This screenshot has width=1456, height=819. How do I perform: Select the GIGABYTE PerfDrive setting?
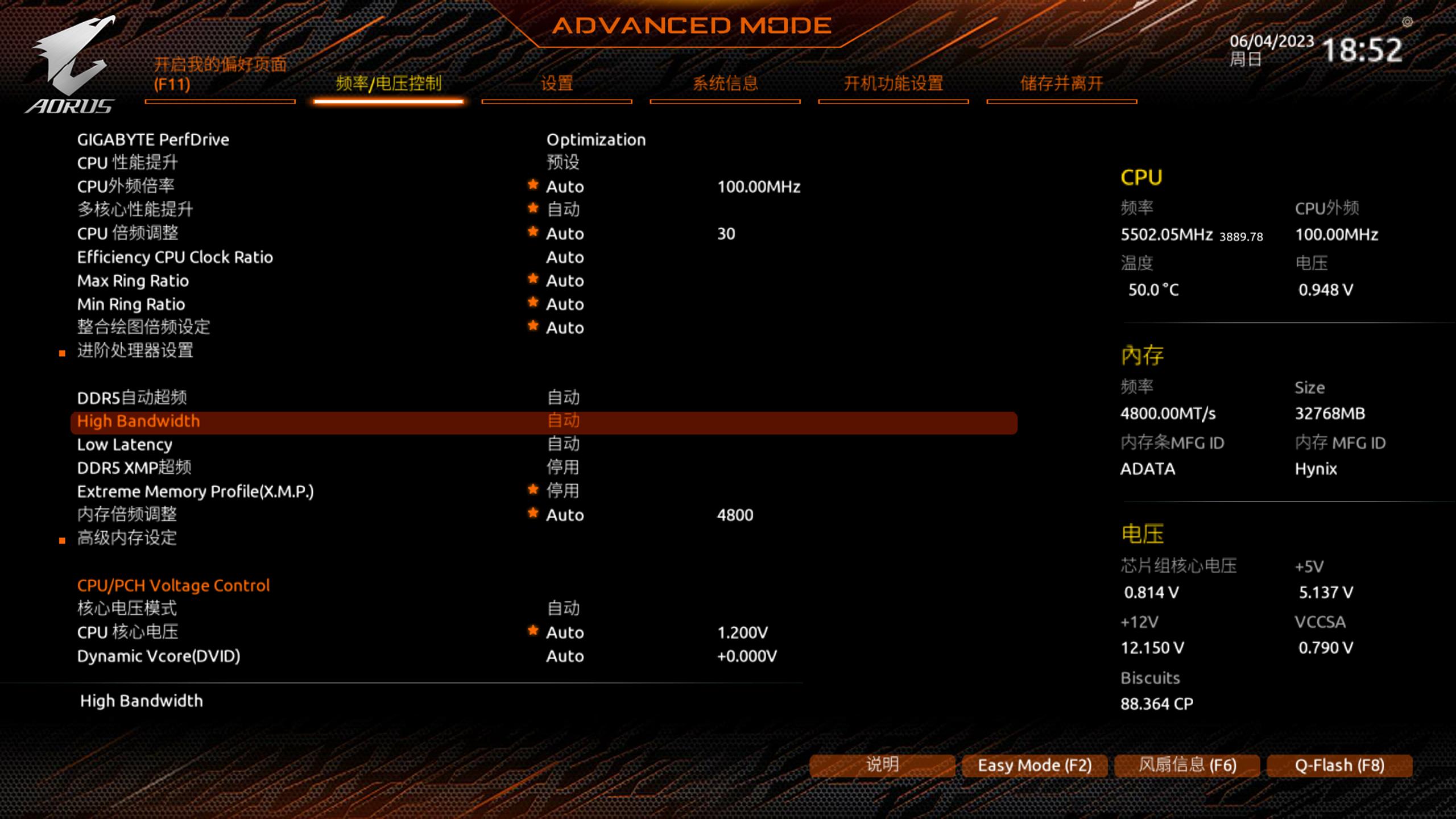153,140
